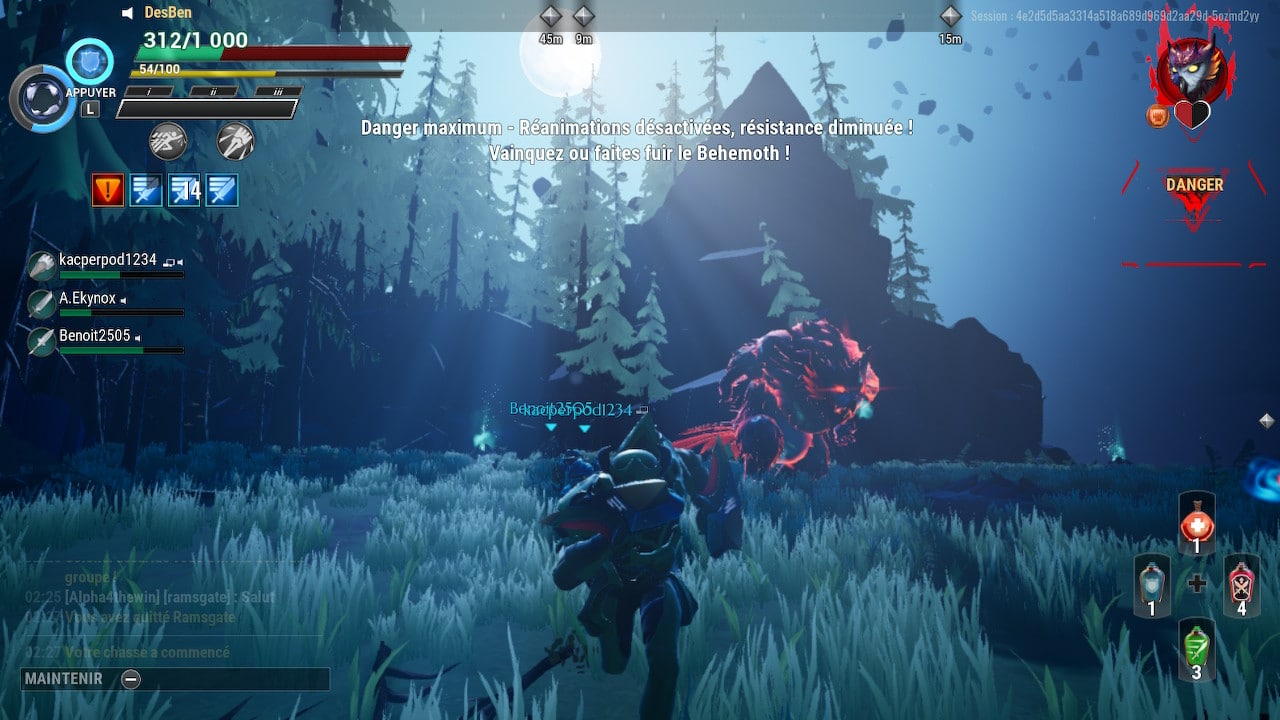The height and width of the screenshot is (720, 1280).
Task: Click the chat input box labeled MAINTENIR
Action: pyautogui.click(x=175, y=679)
